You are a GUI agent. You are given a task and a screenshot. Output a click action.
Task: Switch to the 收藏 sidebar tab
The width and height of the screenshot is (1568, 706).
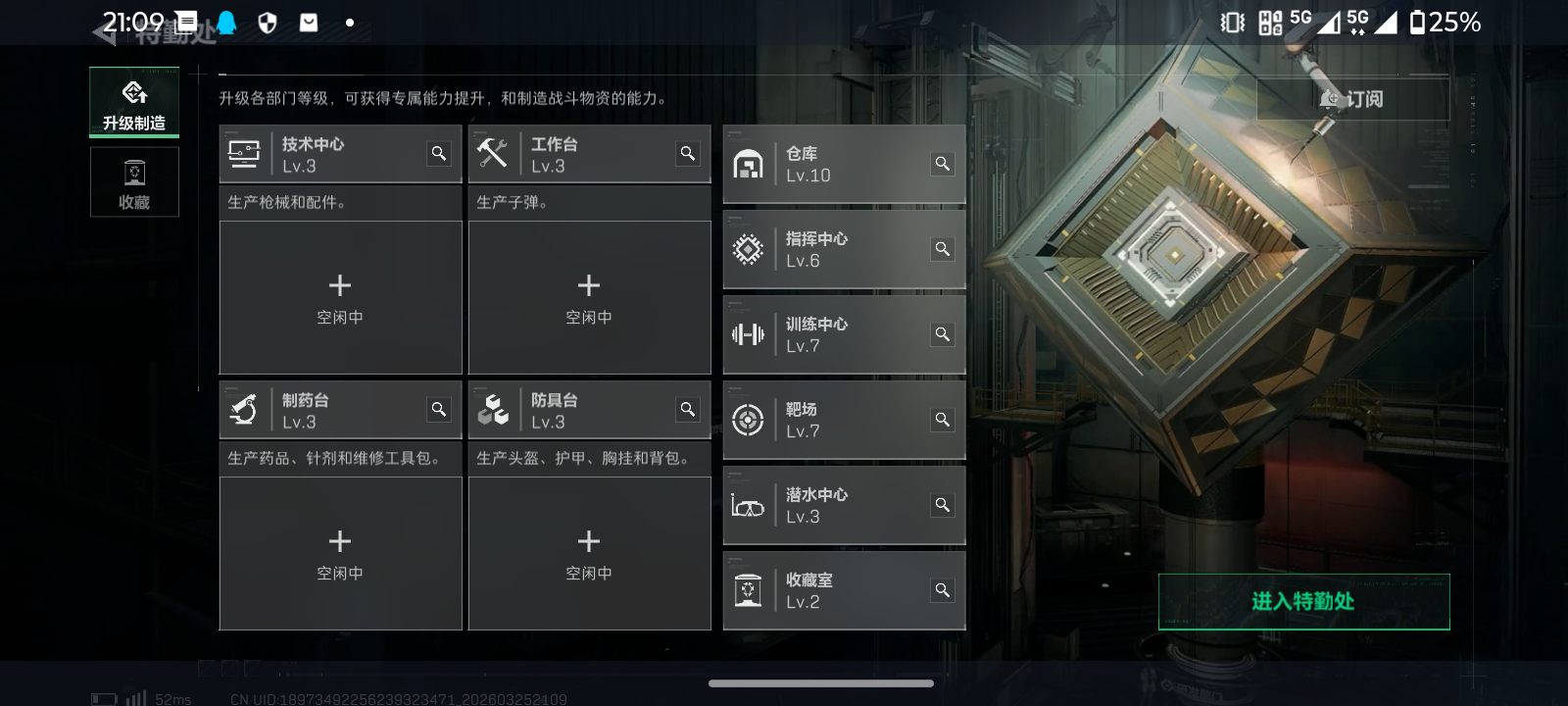pos(134,181)
